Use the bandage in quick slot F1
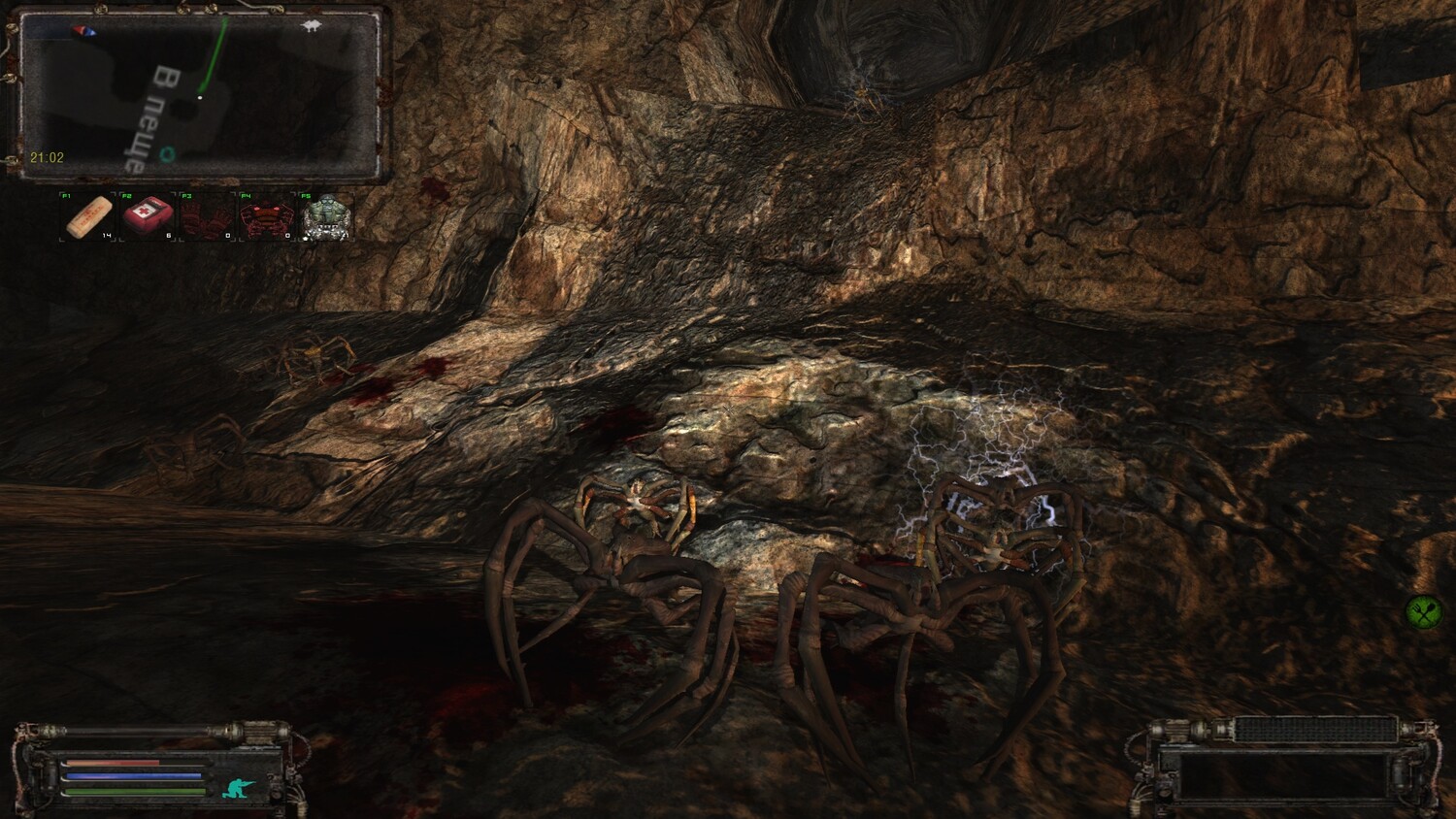This screenshot has width=1456, height=819. click(x=88, y=216)
